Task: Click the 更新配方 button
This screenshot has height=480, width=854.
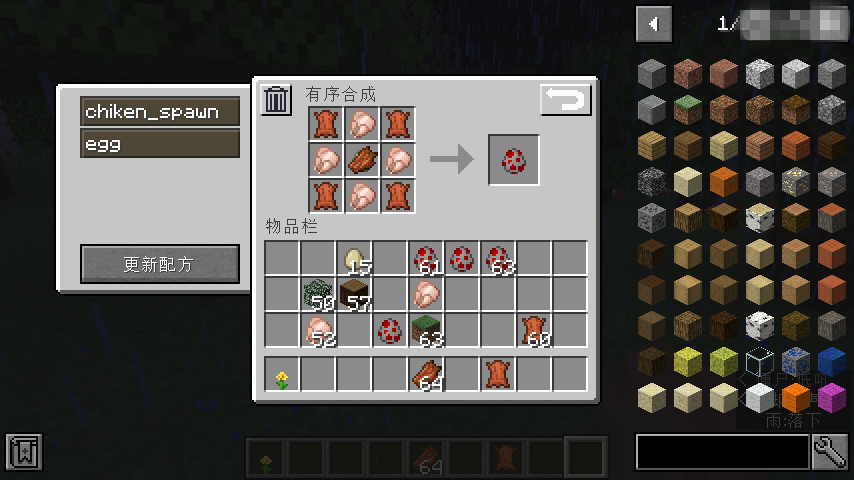Action: (x=160, y=265)
